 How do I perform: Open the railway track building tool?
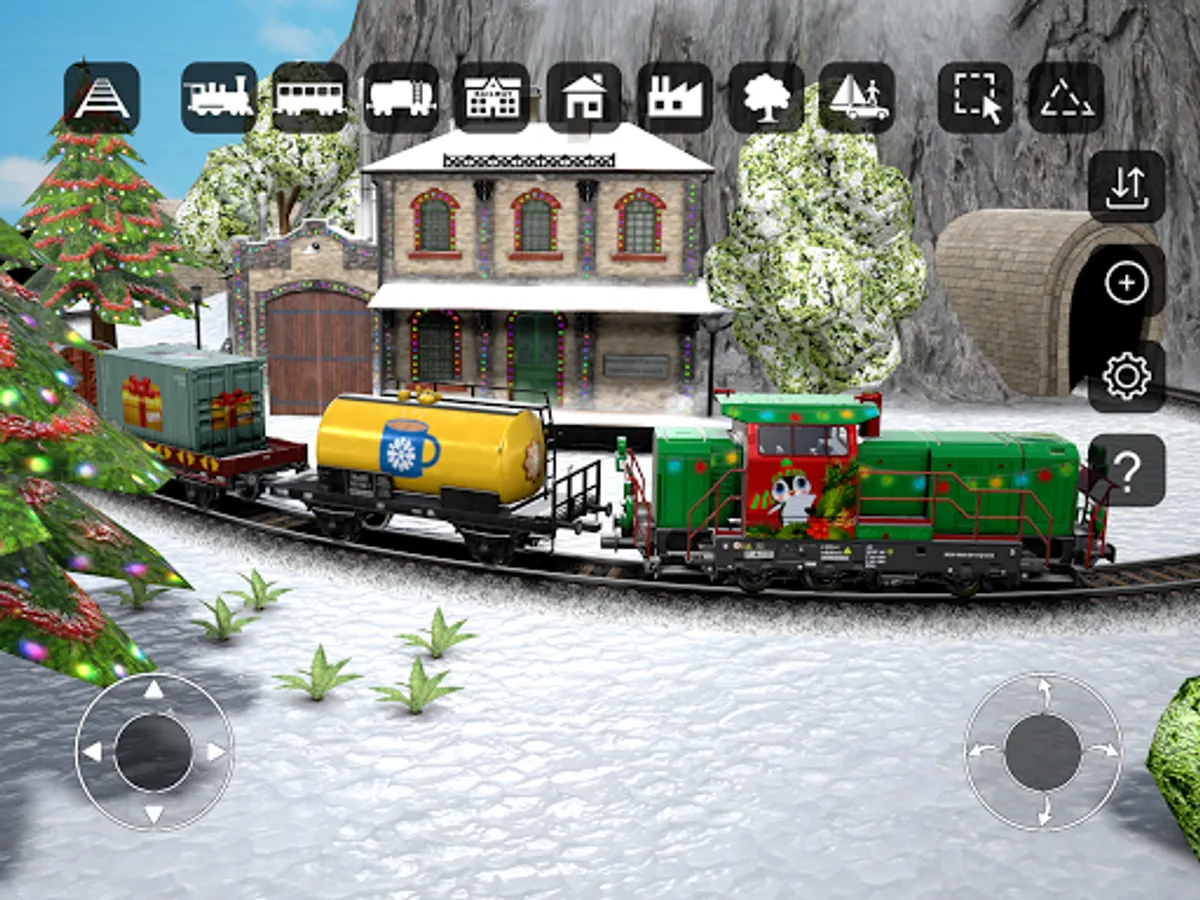(x=102, y=97)
